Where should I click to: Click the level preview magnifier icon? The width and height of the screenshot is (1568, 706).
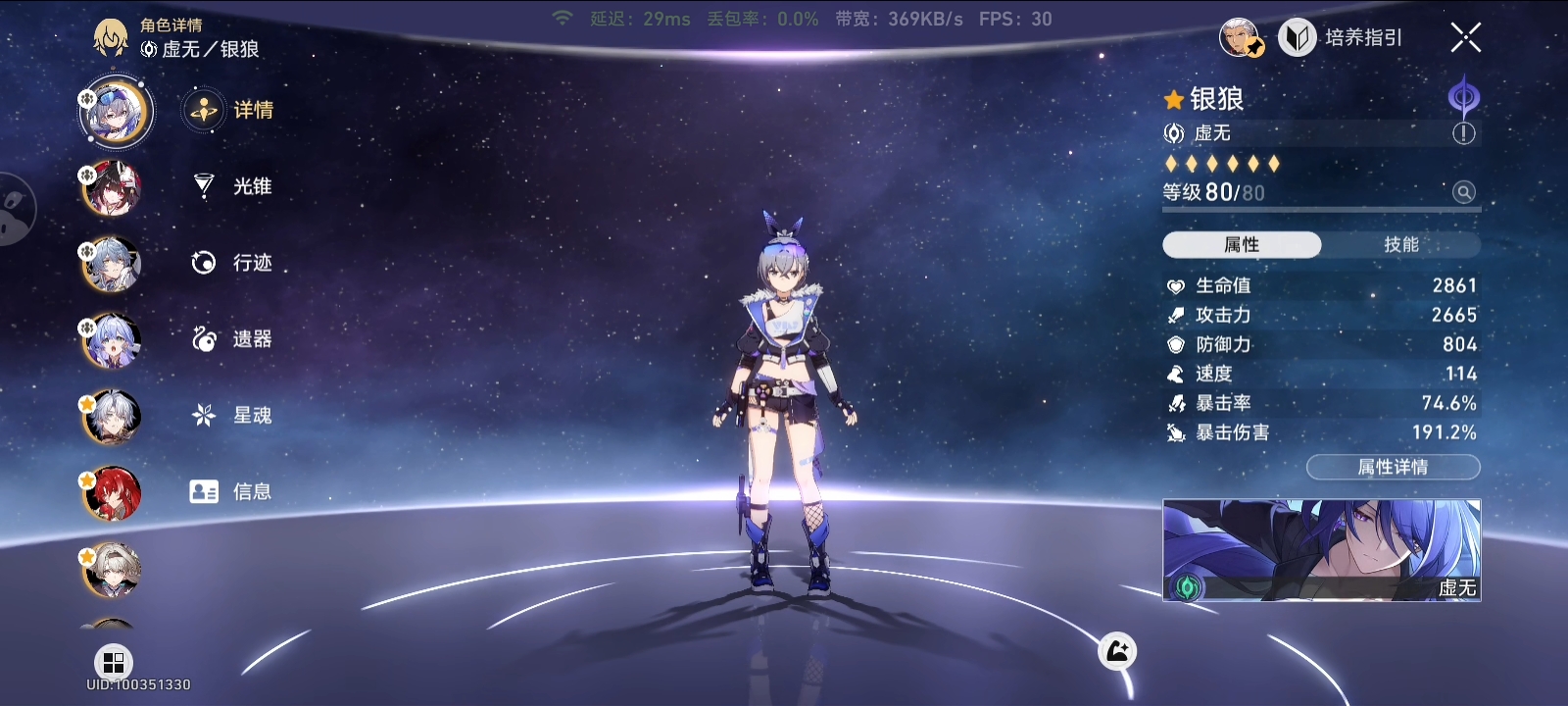click(1463, 192)
